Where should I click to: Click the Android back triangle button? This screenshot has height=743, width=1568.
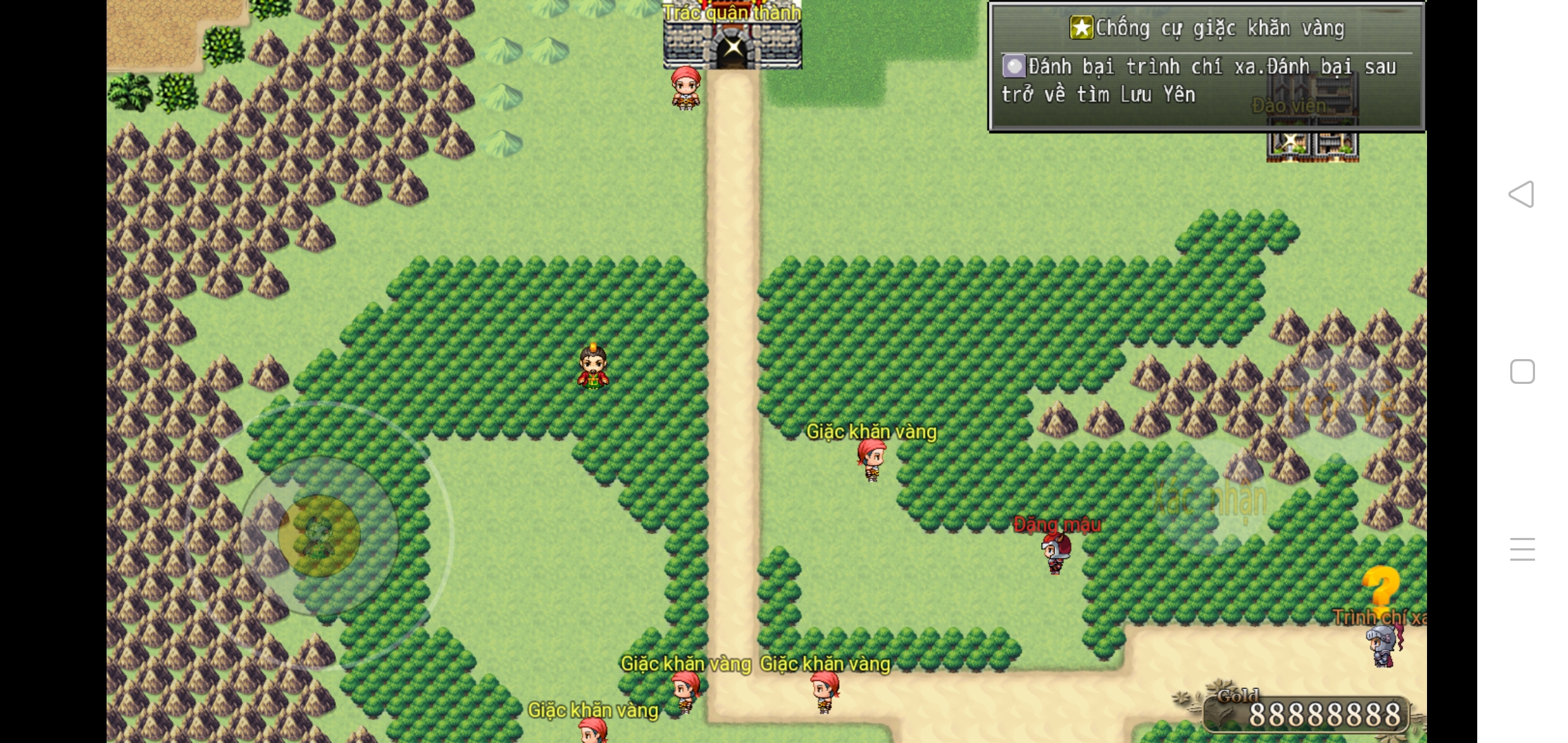(x=1521, y=194)
